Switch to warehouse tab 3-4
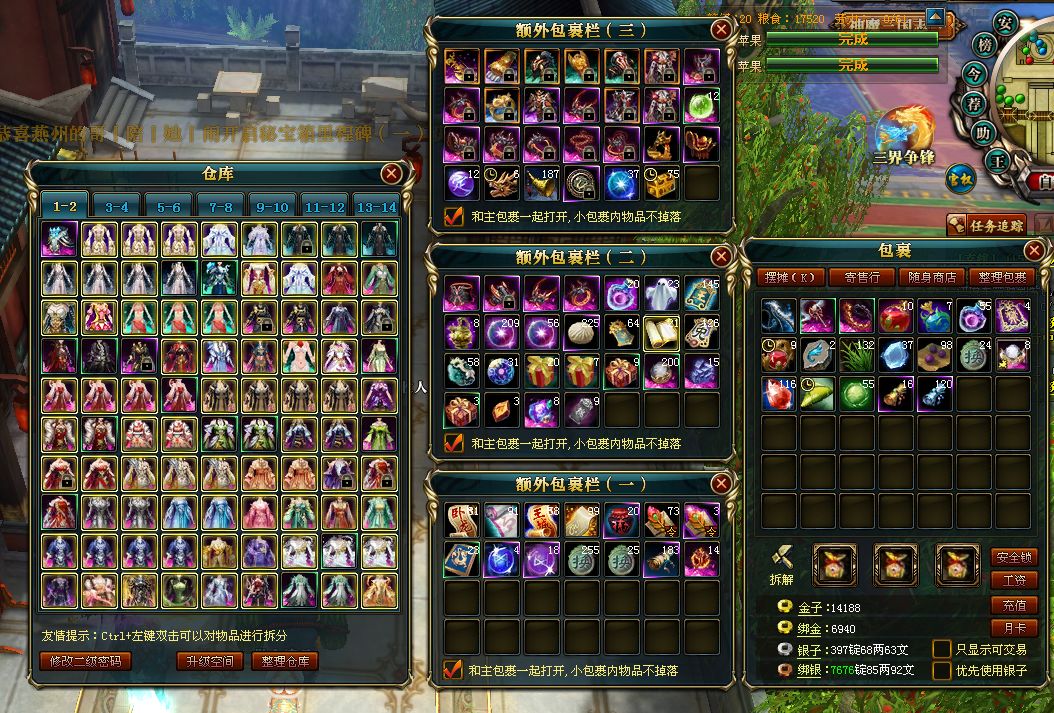 click(x=117, y=206)
